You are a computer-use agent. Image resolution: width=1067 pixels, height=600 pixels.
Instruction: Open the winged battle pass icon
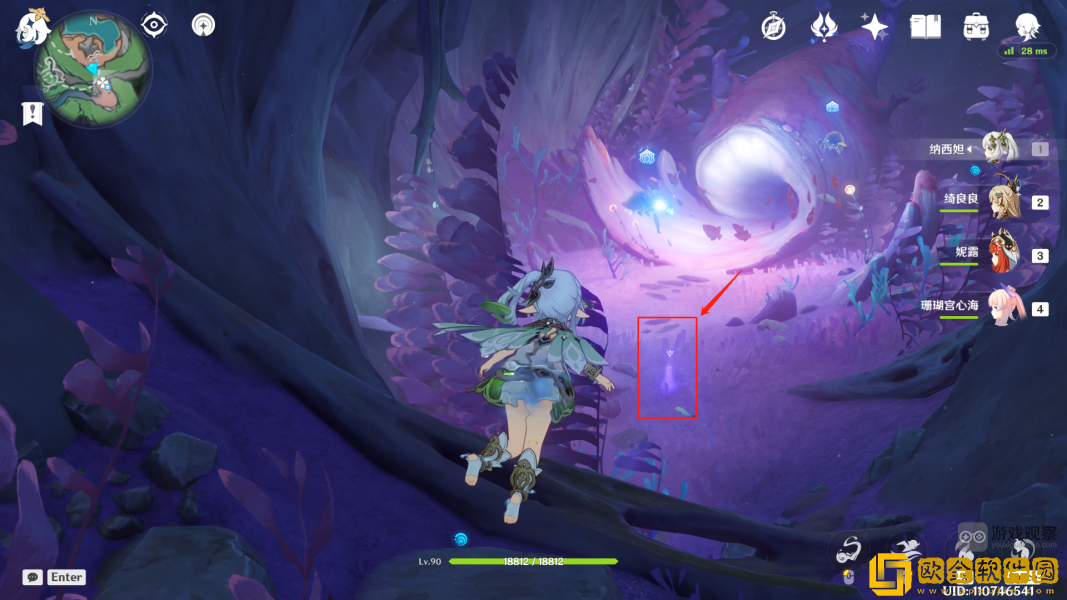point(823,27)
